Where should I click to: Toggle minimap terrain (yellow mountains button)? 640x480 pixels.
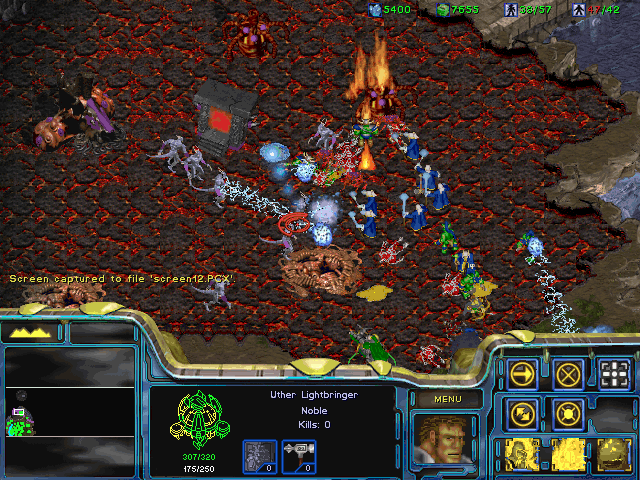[30, 332]
